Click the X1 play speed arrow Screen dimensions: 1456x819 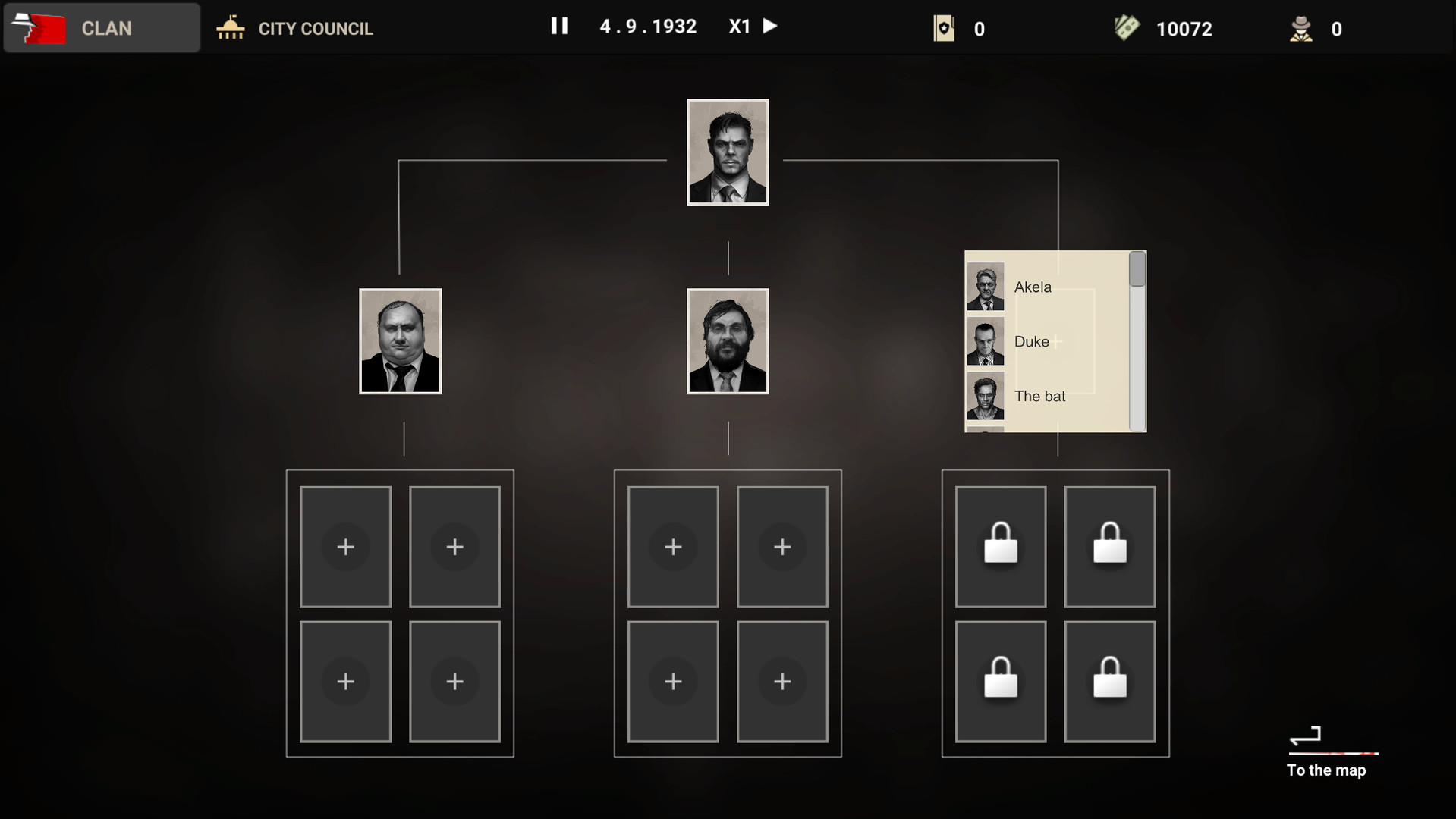[770, 26]
